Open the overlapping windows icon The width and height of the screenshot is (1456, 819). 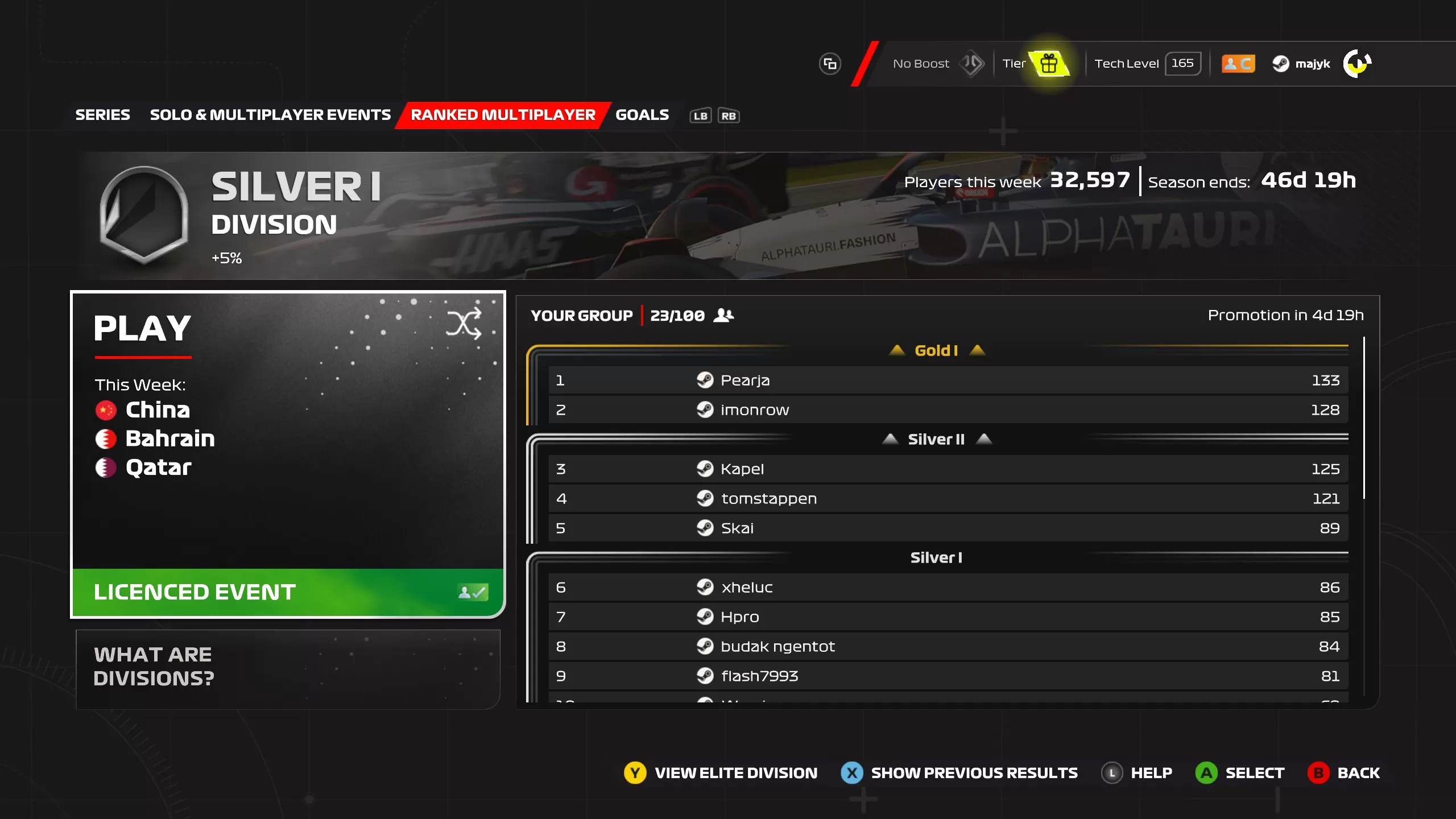point(830,64)
